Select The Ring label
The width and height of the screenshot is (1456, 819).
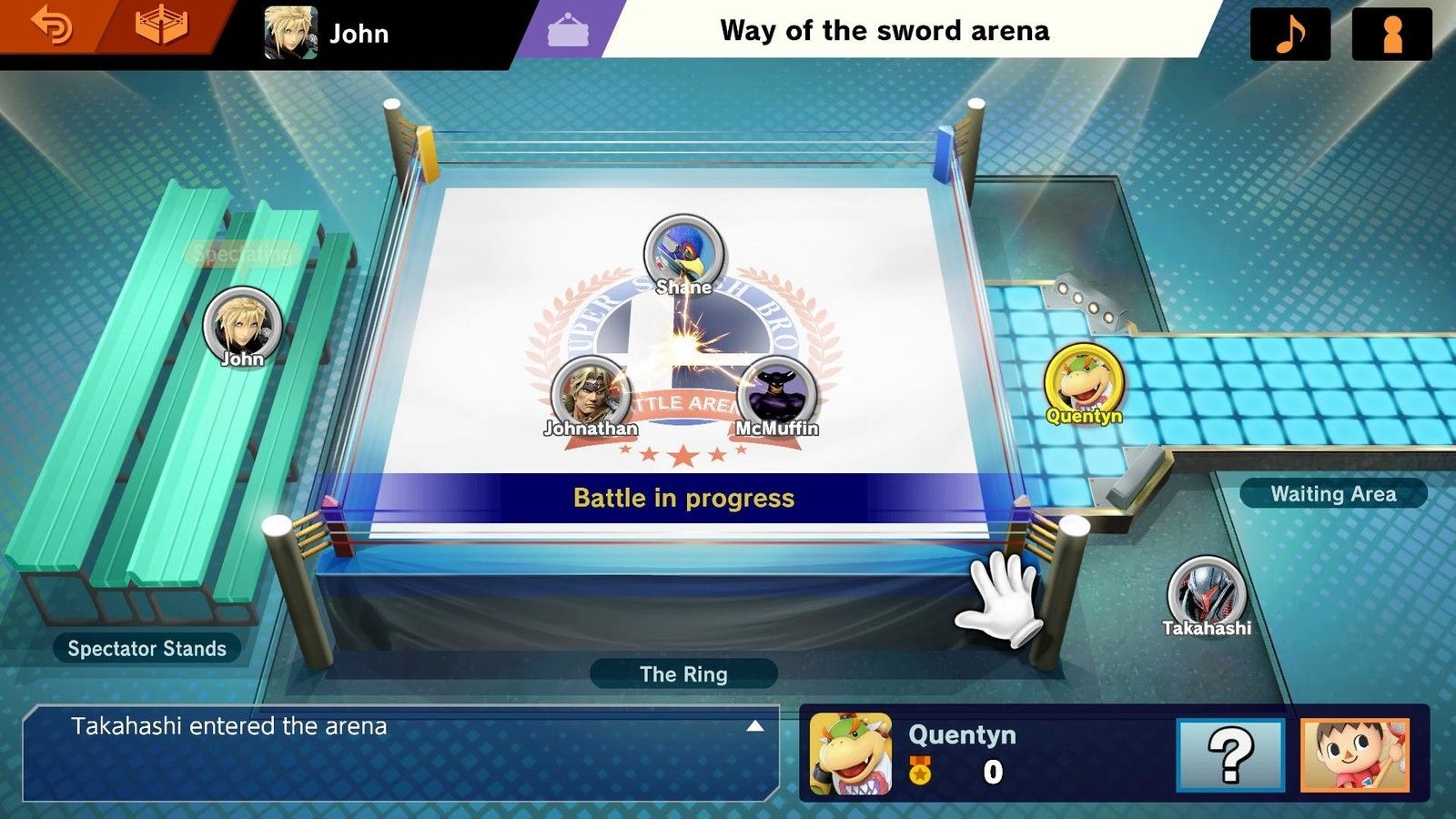683,674
